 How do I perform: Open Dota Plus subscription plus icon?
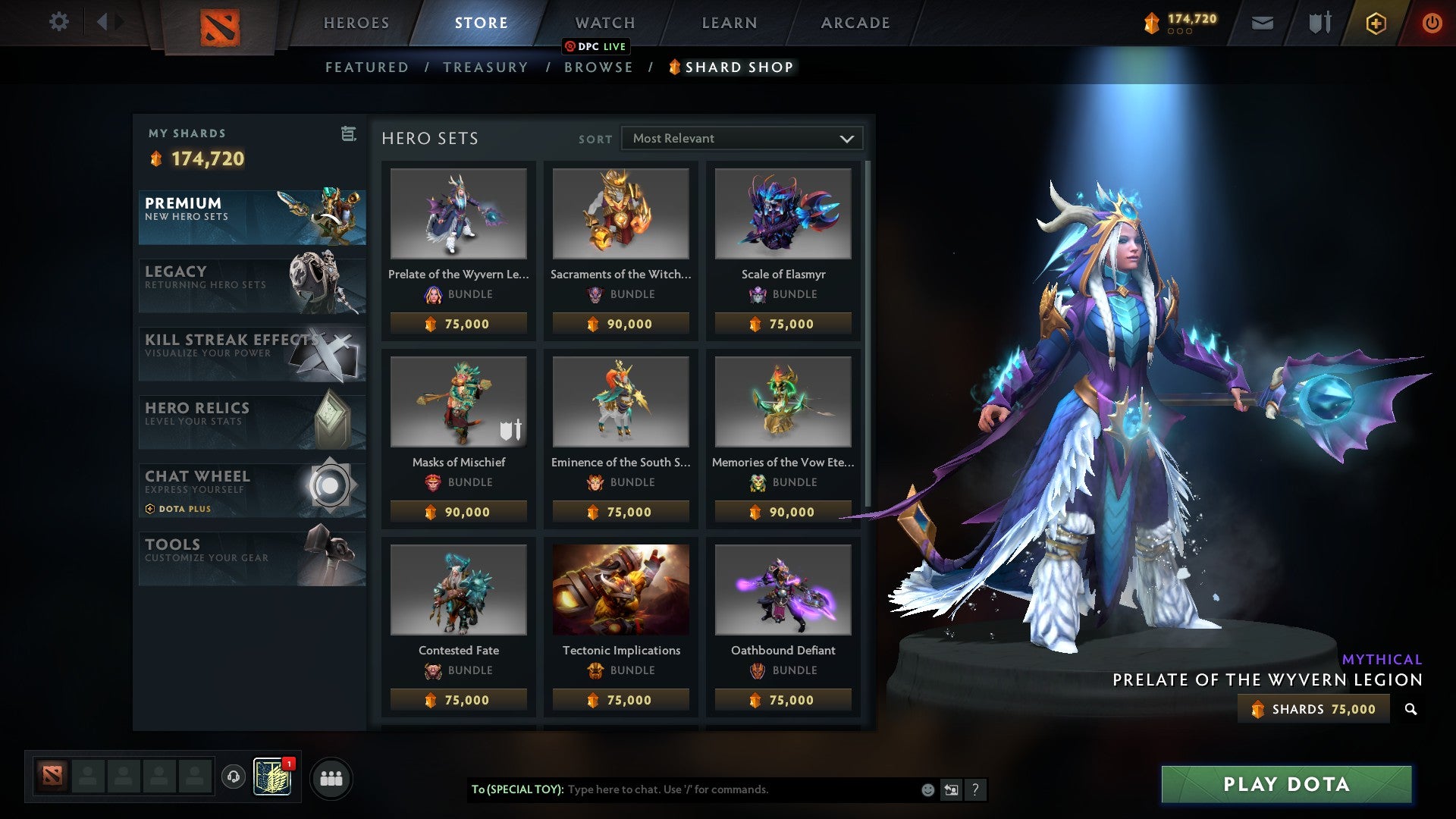pyautogui.click(x=1375, y=22)
